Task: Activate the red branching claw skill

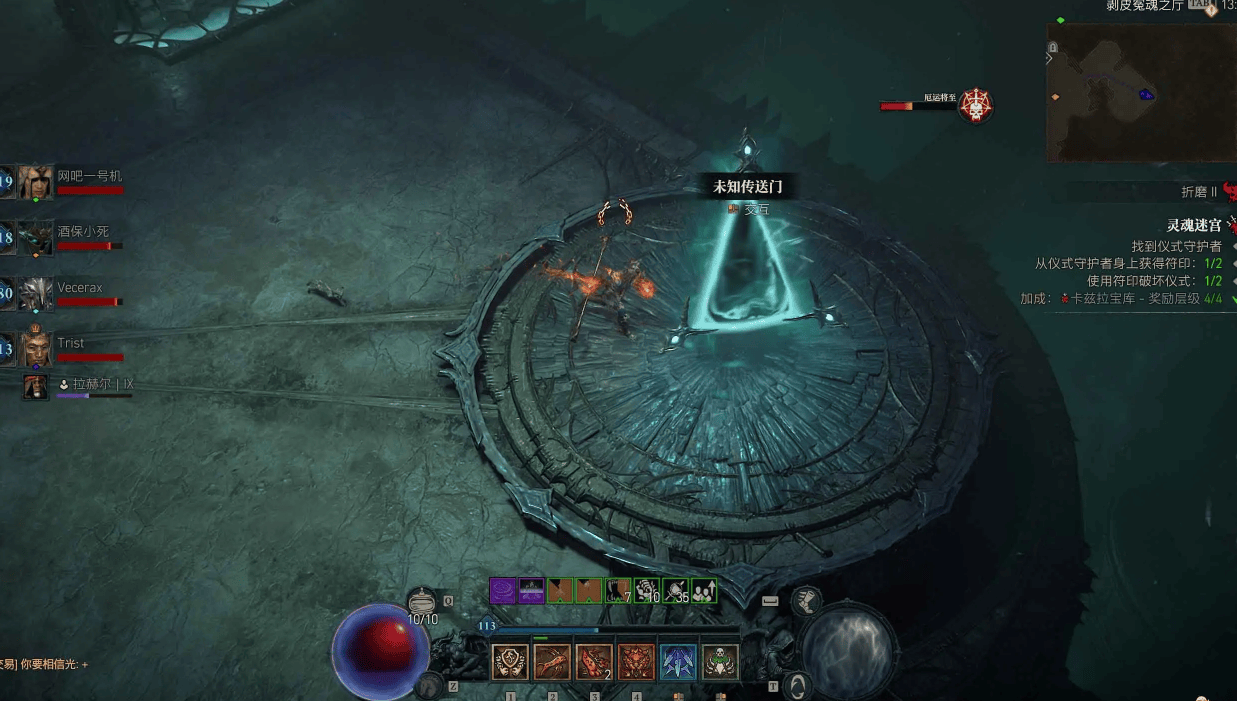Action: coord(552,662)
